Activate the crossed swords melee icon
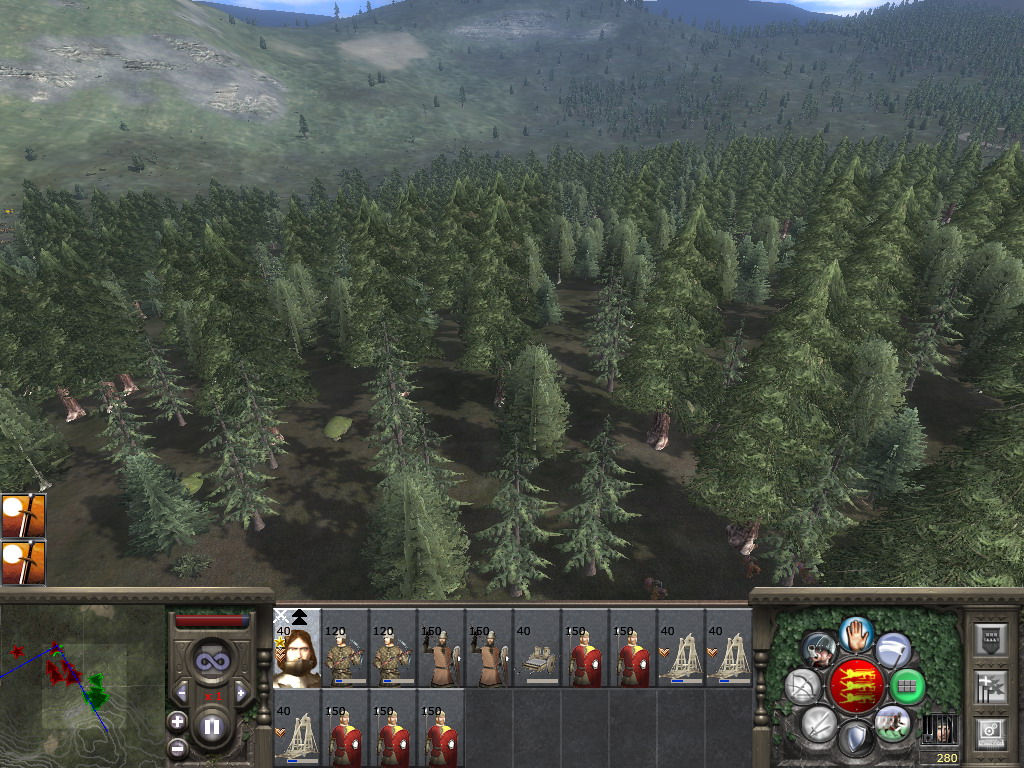1024x768 pixels. click(x=819, y=723)
